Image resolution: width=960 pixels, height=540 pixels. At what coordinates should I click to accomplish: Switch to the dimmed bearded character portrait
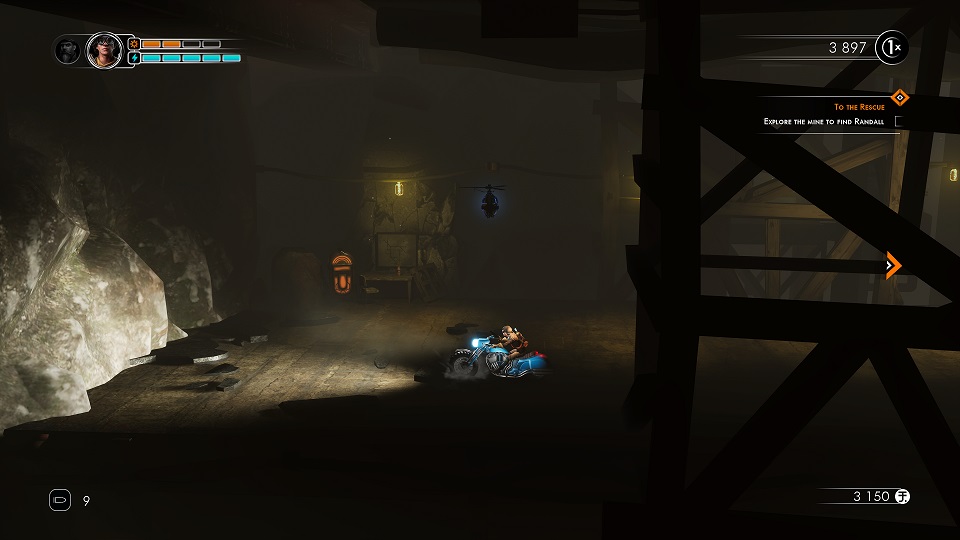[69, 50]
